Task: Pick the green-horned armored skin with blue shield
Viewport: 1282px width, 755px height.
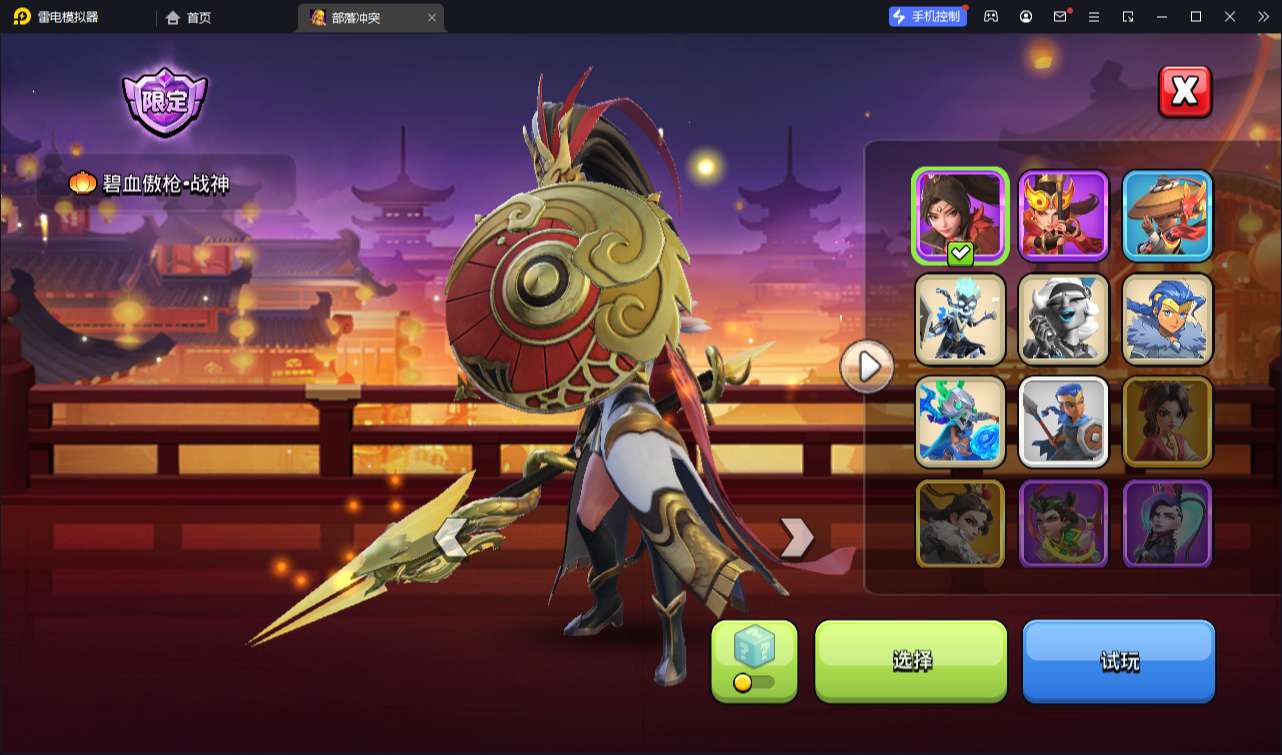Action: pos(960,421)
